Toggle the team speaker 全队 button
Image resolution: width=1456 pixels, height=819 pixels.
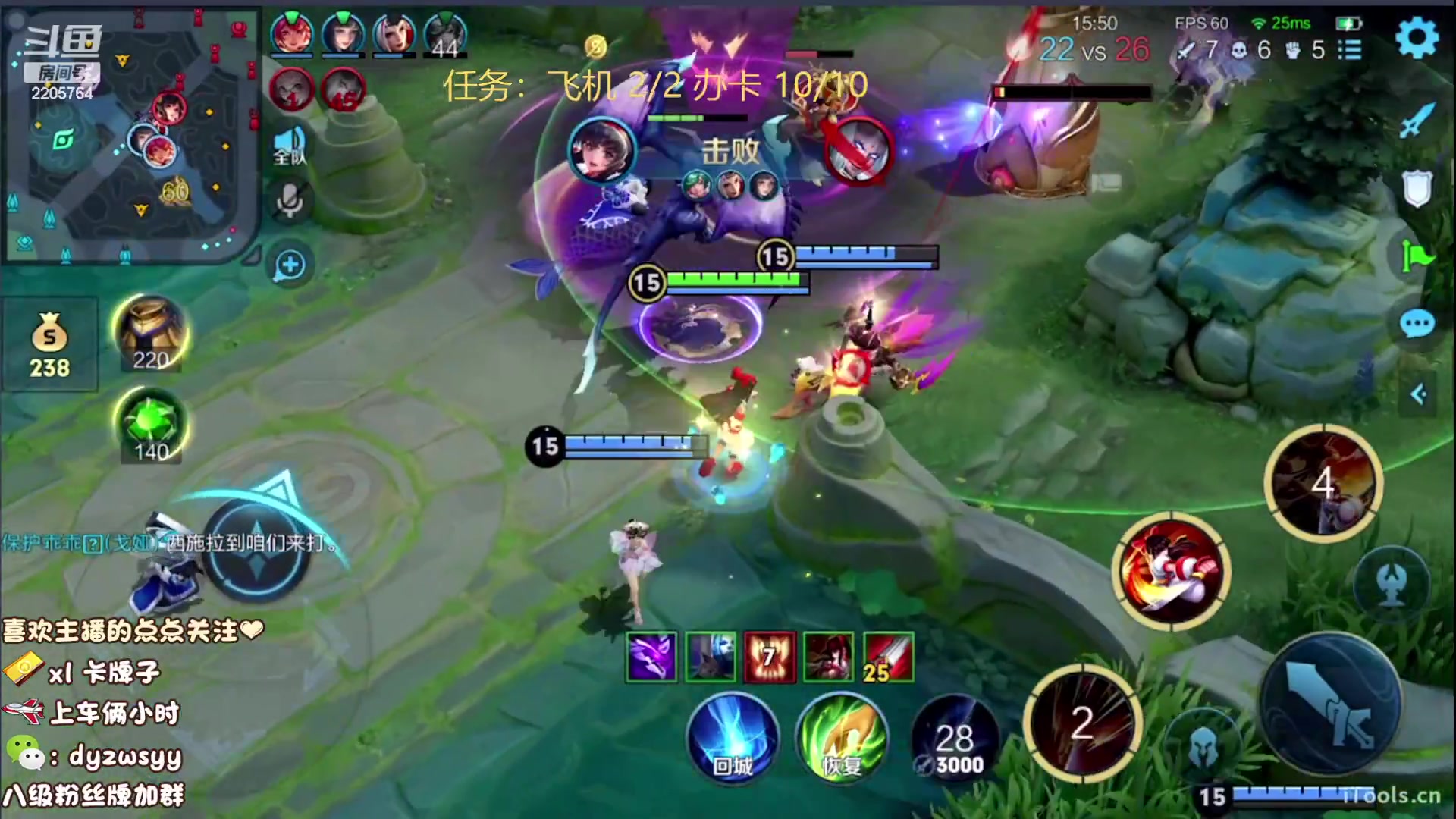tap(290, 146)
